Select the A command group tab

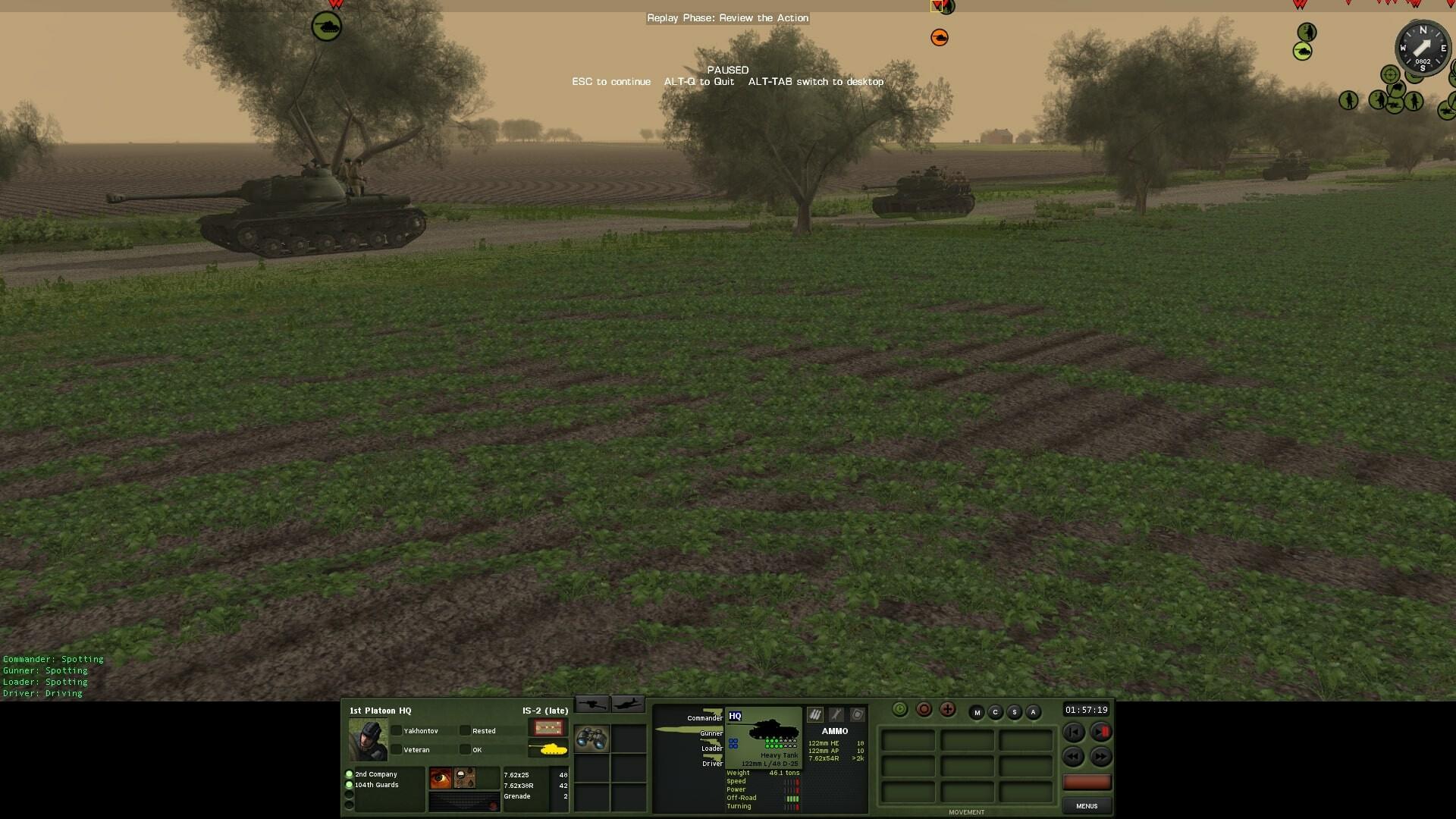(1033, 712)
